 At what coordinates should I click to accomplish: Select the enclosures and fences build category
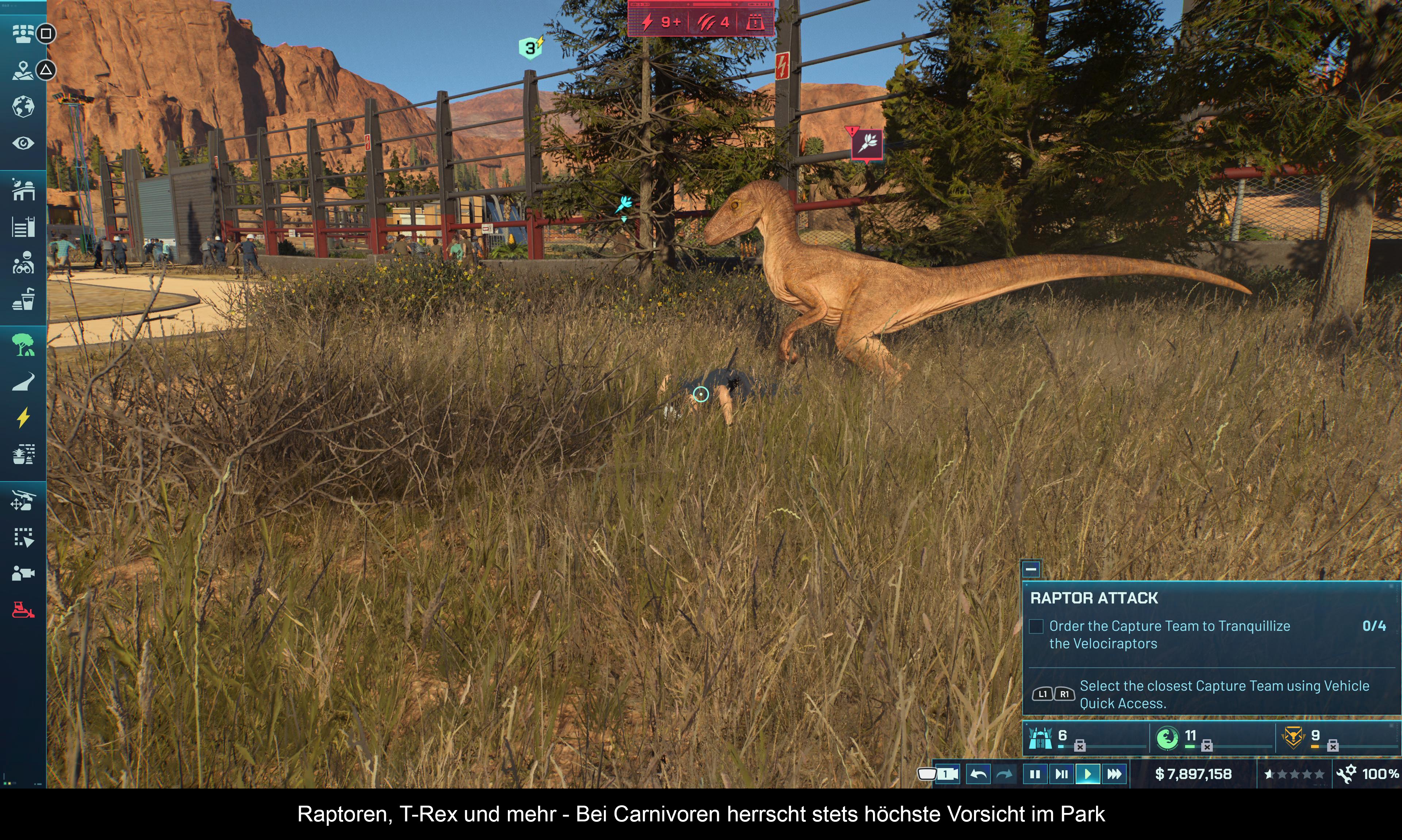[x=23, y=227]
